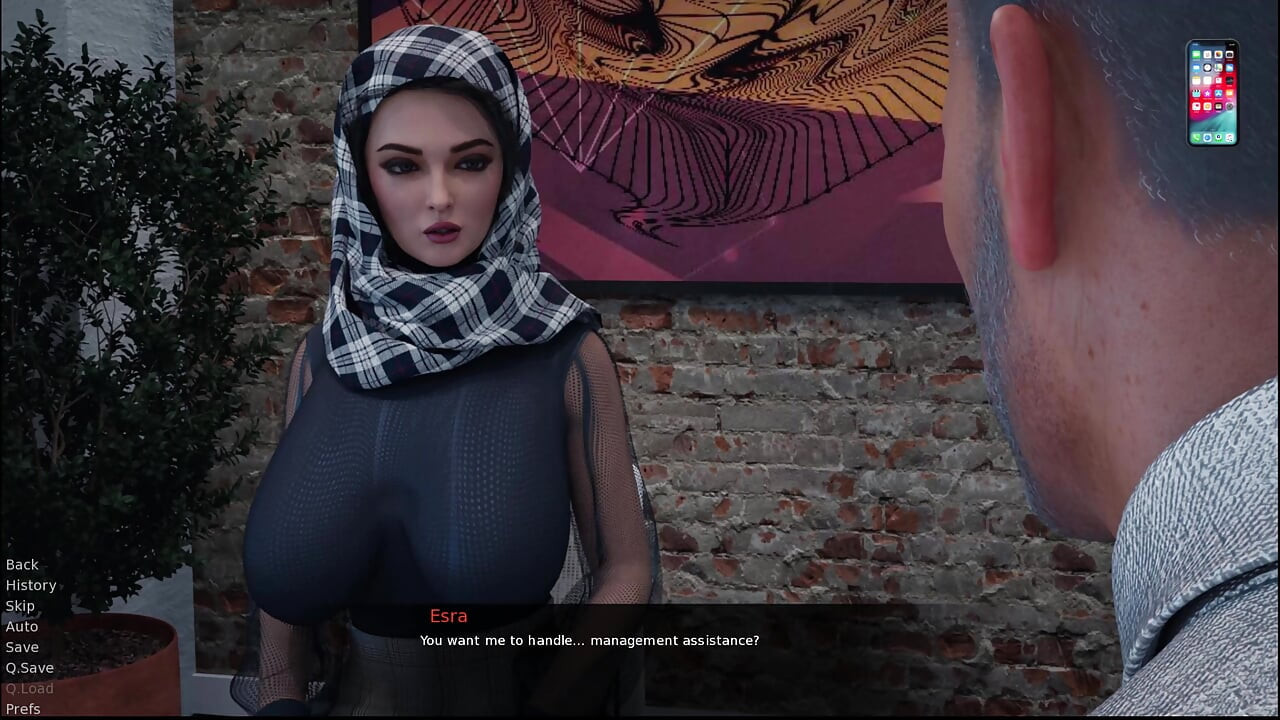Tap the Settings gear icon on the phone
This screenshot has height=720, width=1280.
[x=1230, y=106]
